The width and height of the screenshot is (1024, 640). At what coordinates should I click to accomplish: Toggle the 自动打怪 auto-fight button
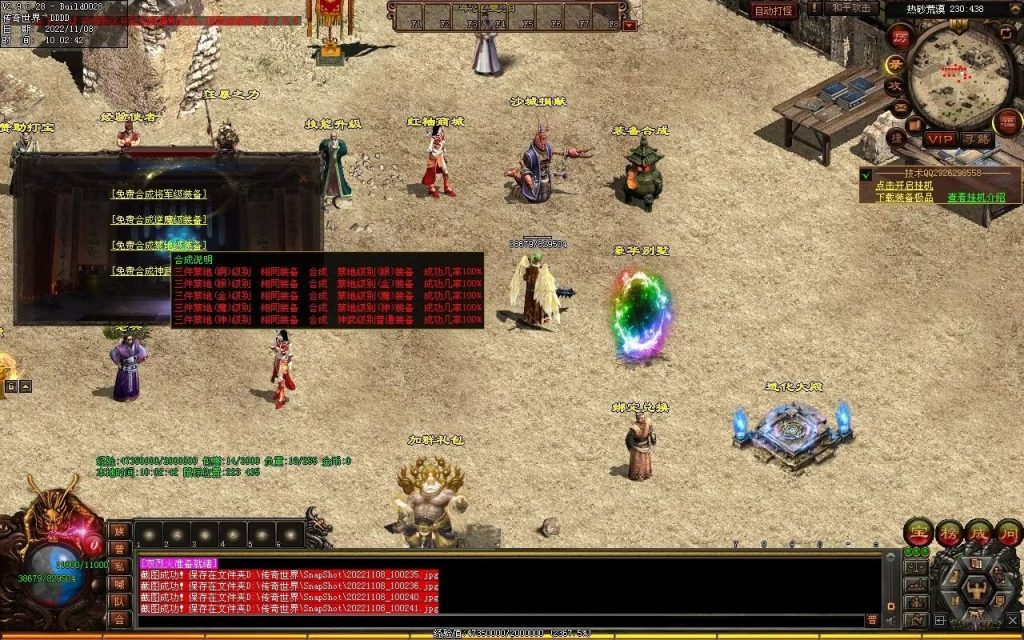(x=773, y=10)
